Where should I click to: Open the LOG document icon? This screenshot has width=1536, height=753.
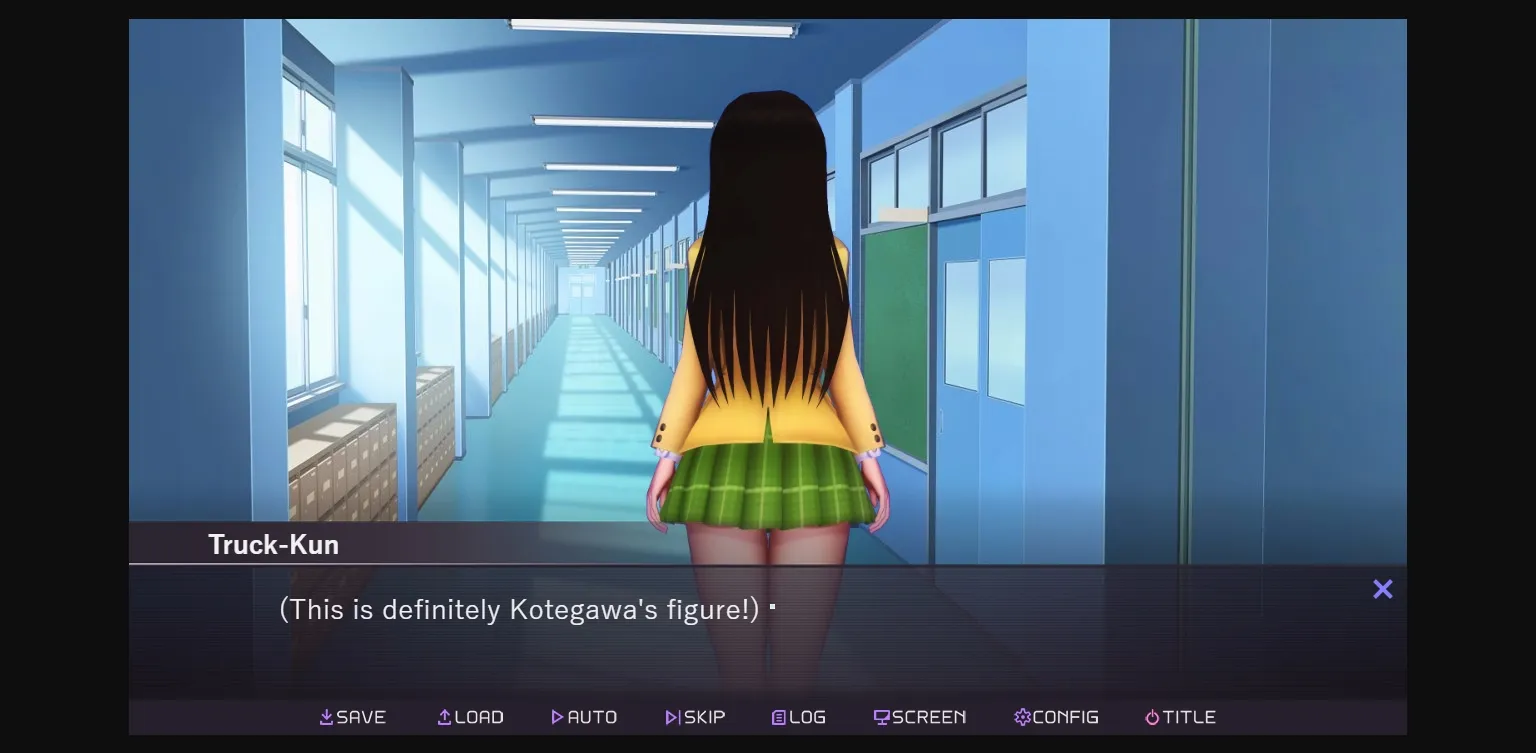pos(778,716)
